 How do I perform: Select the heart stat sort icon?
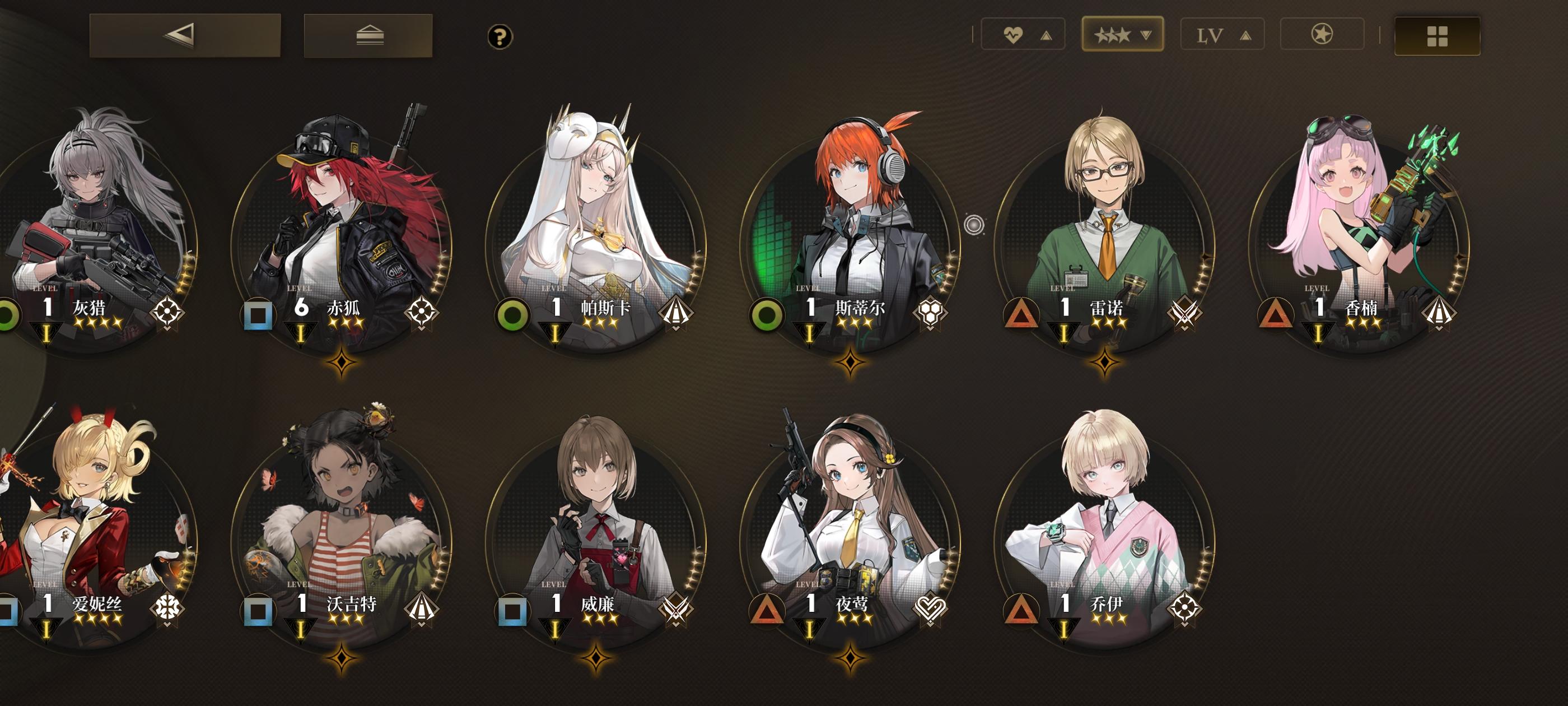1013,35
